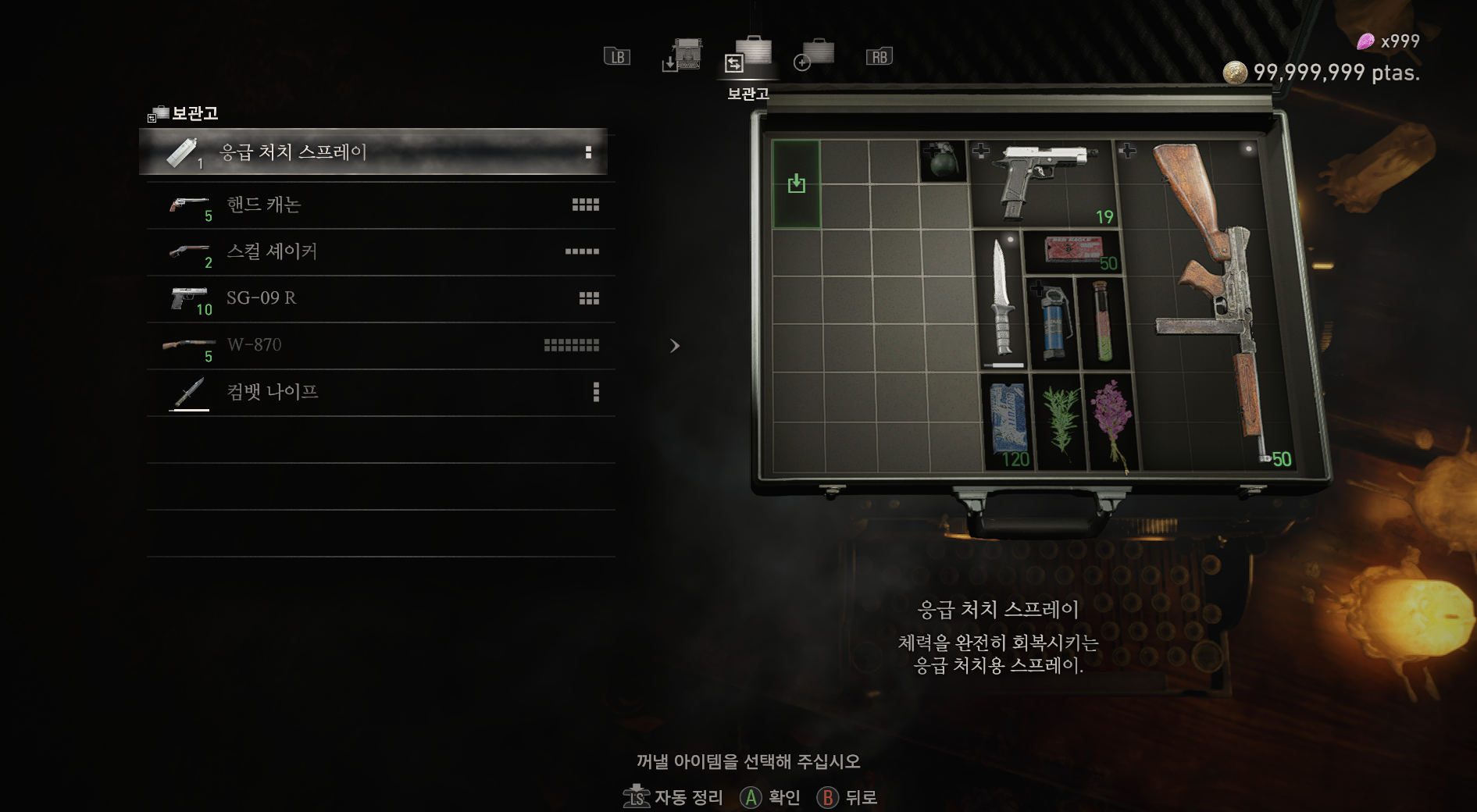Click the right arrow beside the list
Viewport: 1477px width, 812px height.
click(x=675, y=346)
